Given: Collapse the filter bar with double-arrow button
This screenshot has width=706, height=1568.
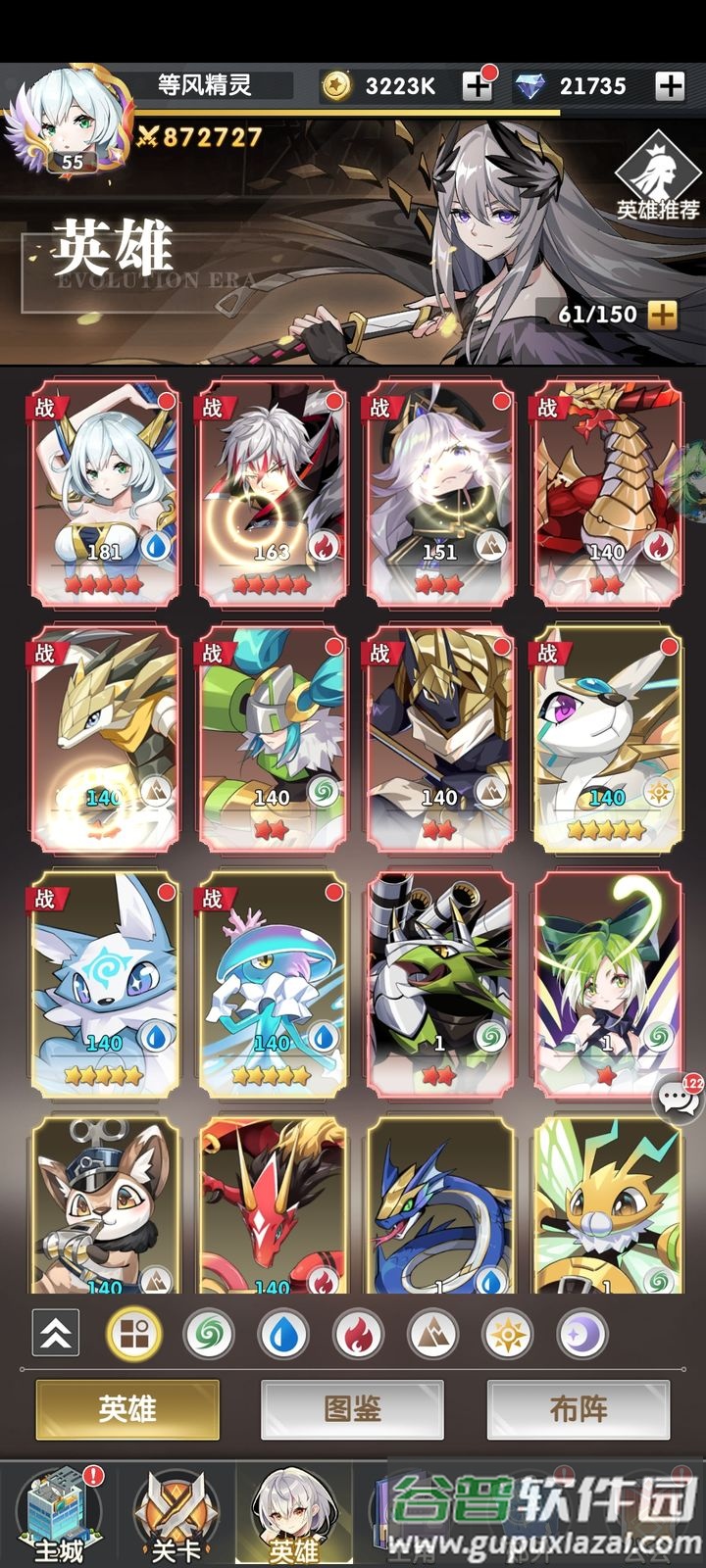Looking at the screenshot, I should (x=56, y=1333).
